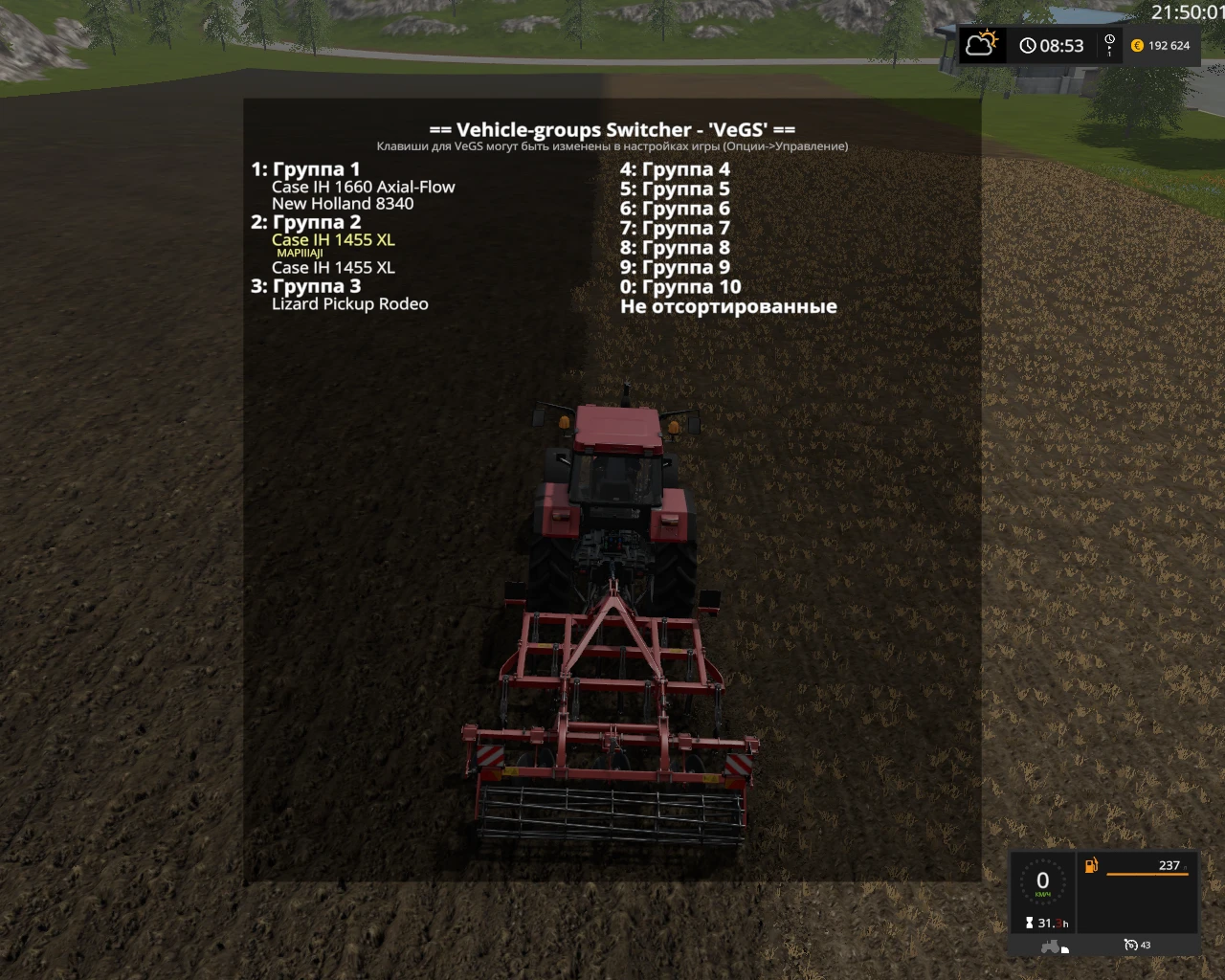Click the tractor with implement icon
Viewport: 1225px width, 980px height.
(1051, 945)
